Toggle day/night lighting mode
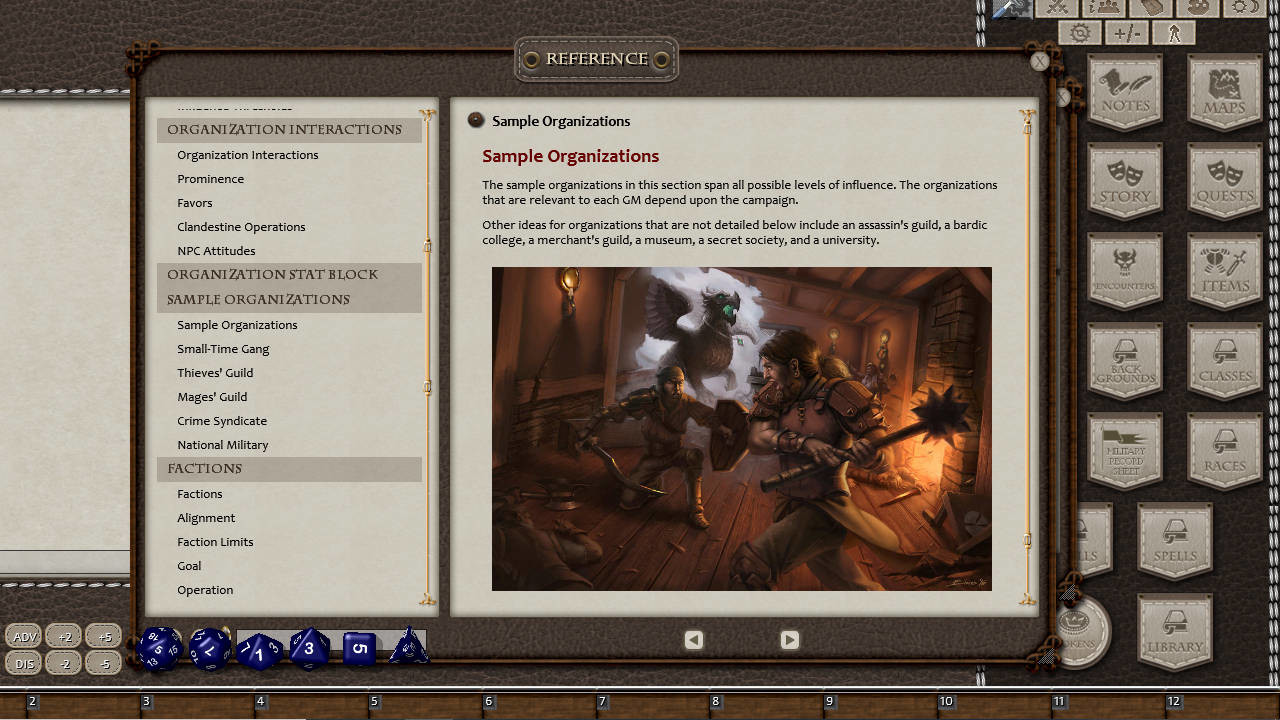Screen dimensions: 1280x720 point(1245,10)
